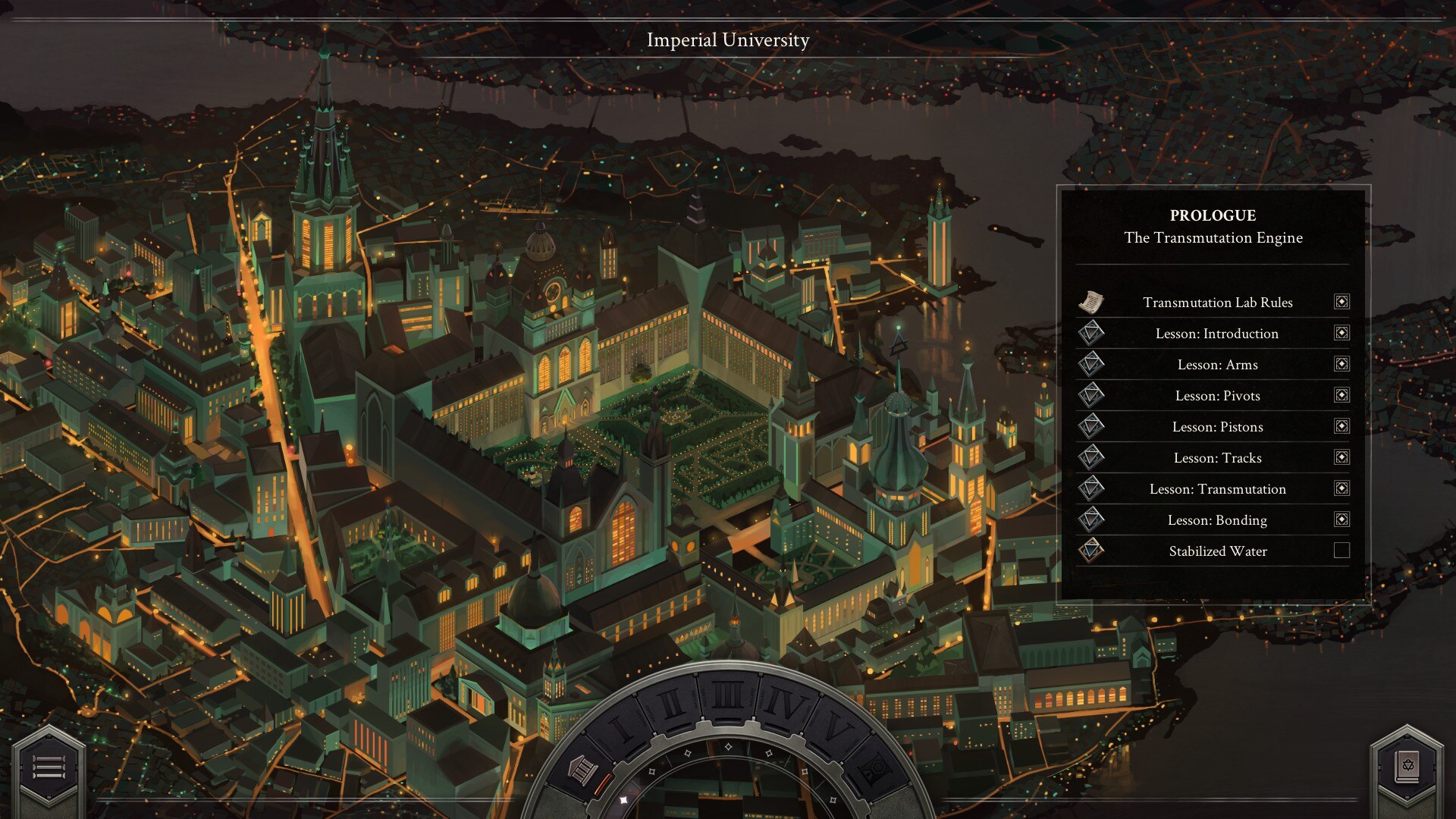Pick the Lesson: Bonding puzzle

coord(1217,520)
